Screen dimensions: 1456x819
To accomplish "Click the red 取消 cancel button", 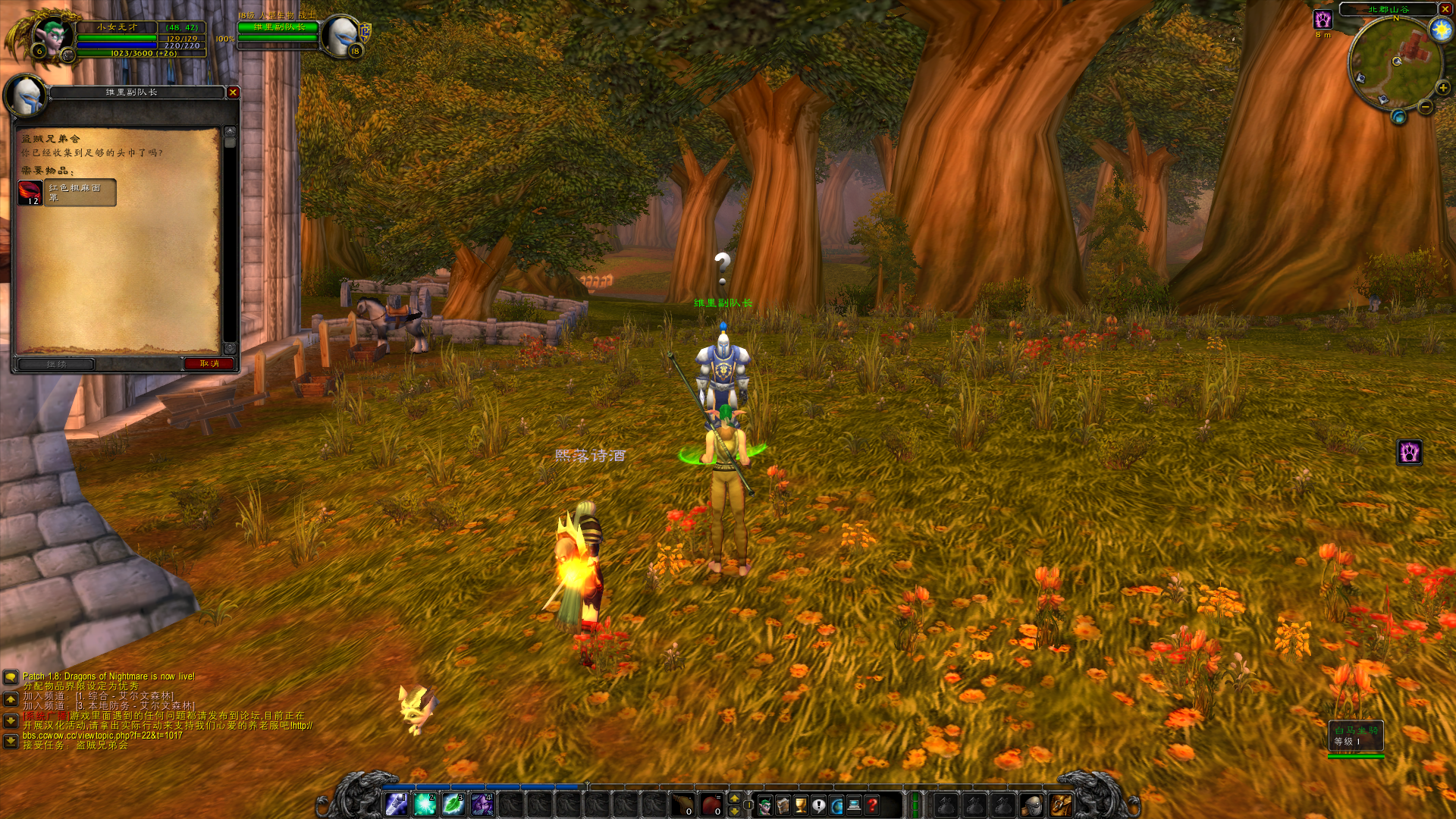I will click(x=209, y=364).
